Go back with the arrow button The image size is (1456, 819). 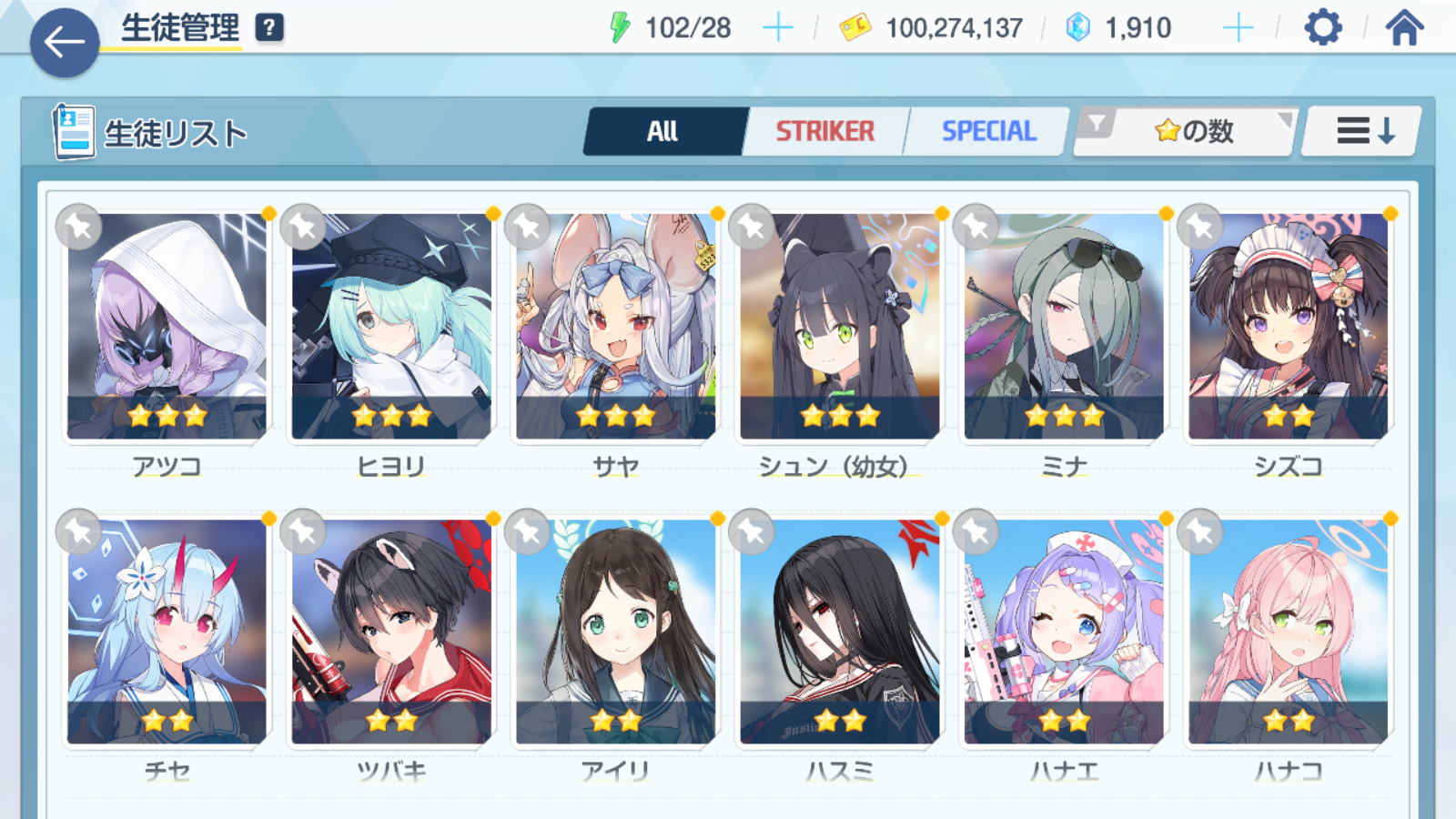tap(64, 42)
